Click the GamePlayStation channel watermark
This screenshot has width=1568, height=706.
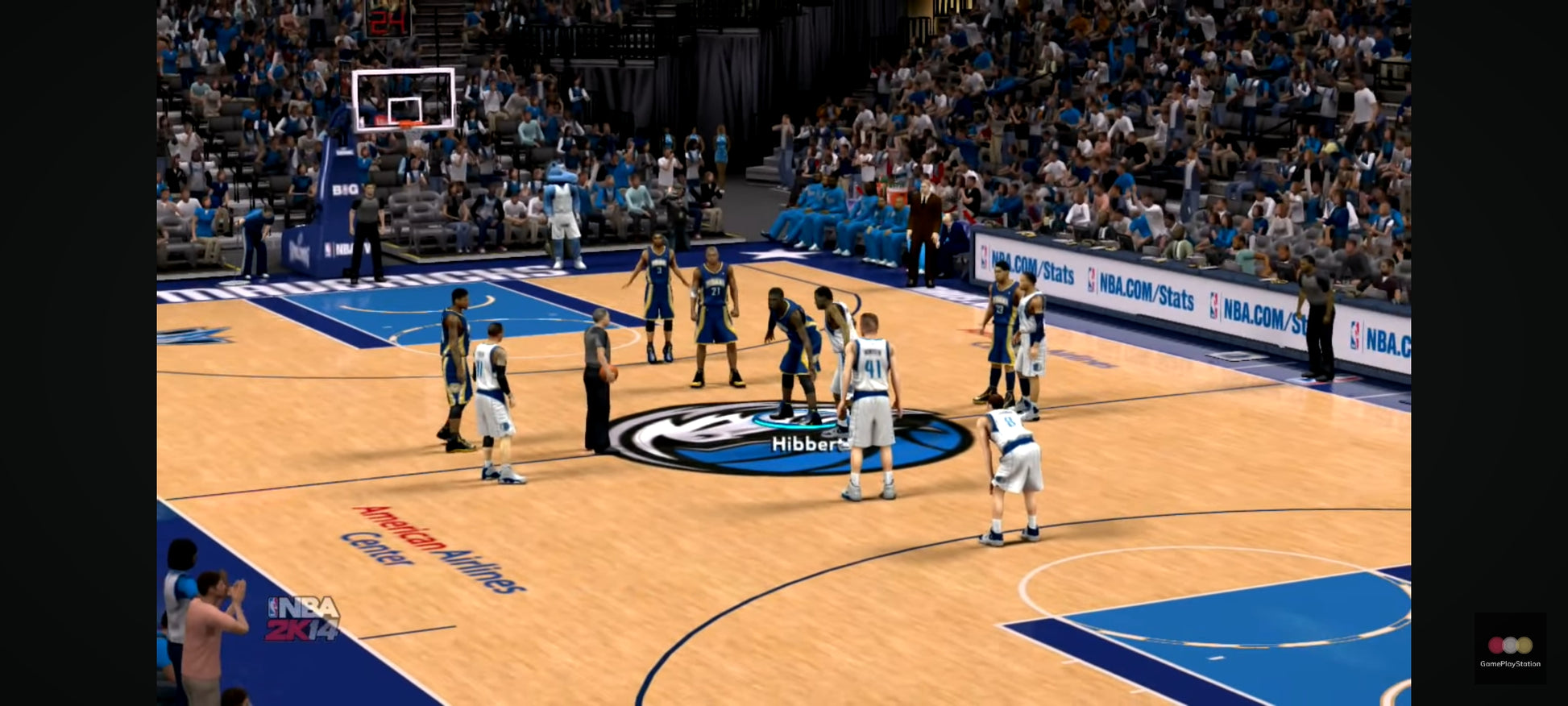1509,649
